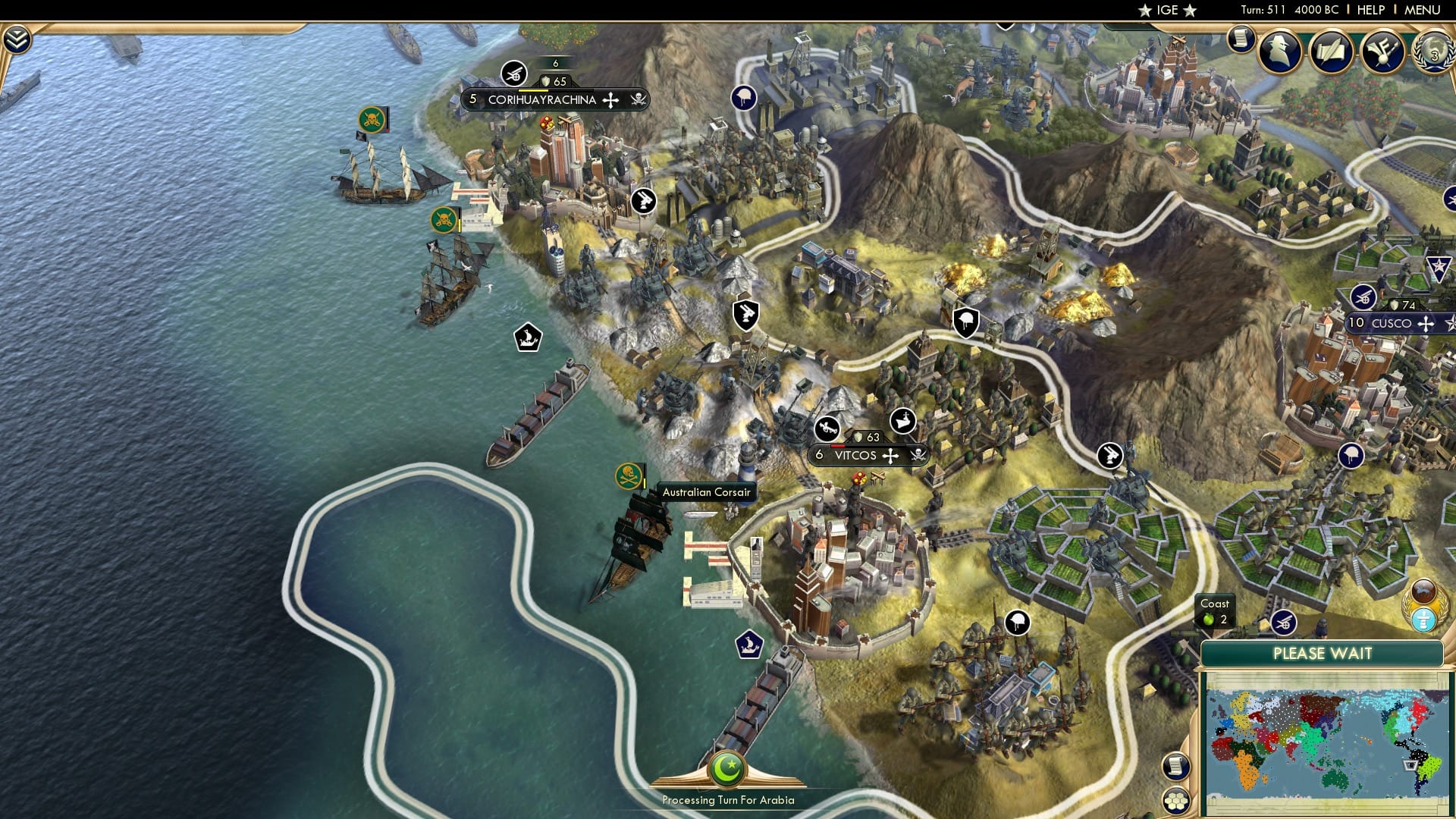Image resolution: width=1456 pixels, height=819 pixels.
Task: Toggle Strategic View with the hexagon icon
Action: [x=1177, y=802]
